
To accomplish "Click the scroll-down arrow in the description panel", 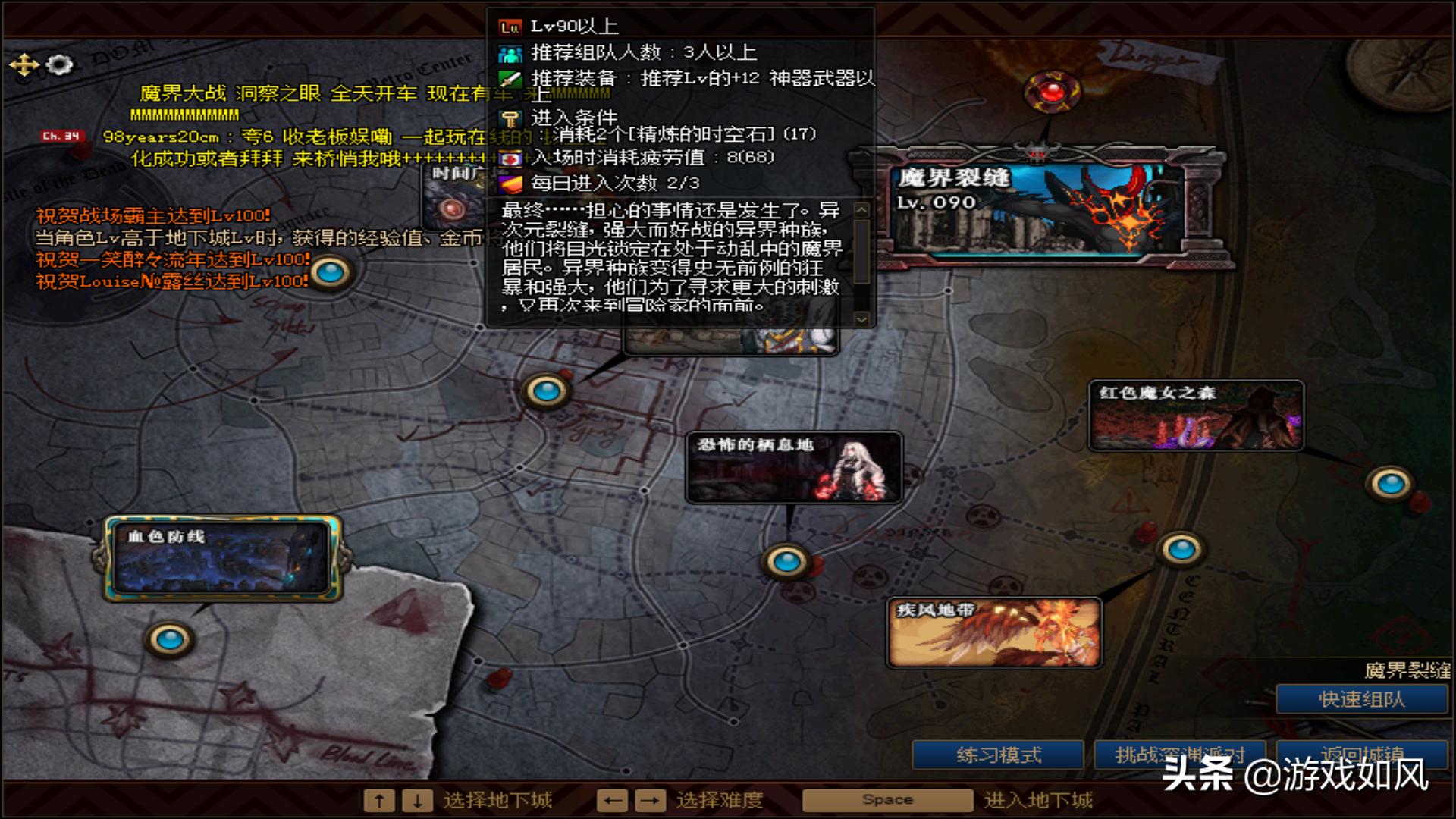I will point(862,318).
